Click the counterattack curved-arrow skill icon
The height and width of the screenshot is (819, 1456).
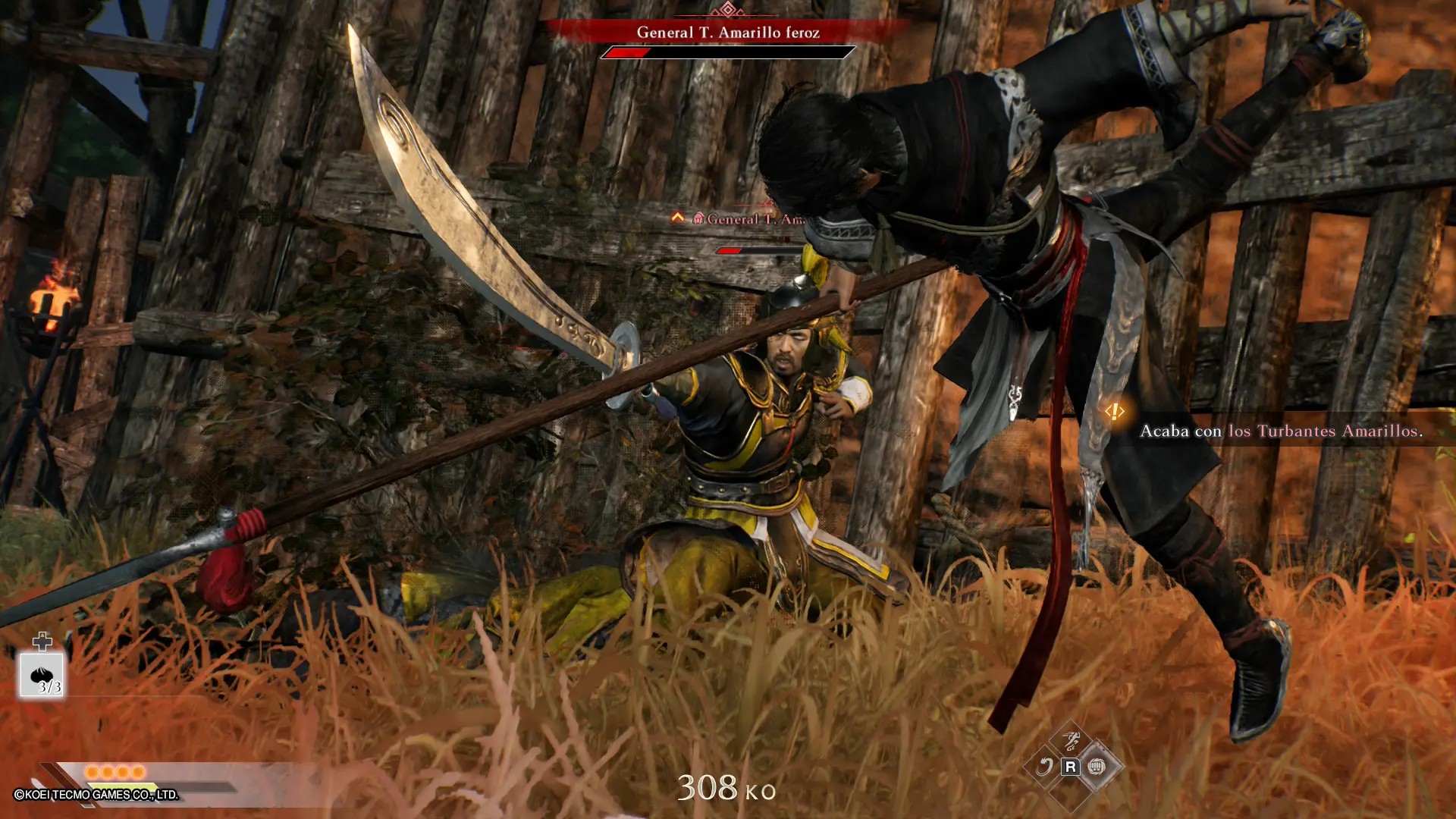pyautogui.click(x=1046, y=767)
